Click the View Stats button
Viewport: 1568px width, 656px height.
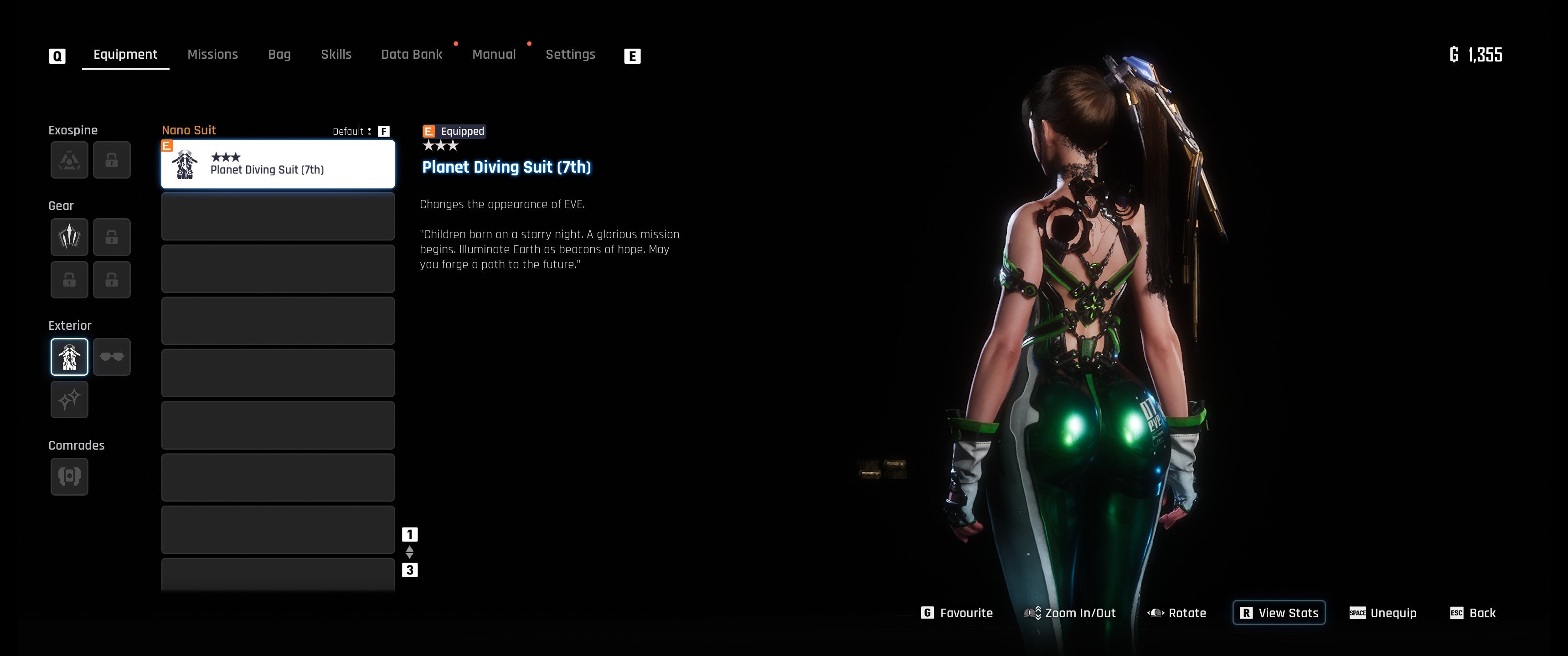tap(1279, 613)
